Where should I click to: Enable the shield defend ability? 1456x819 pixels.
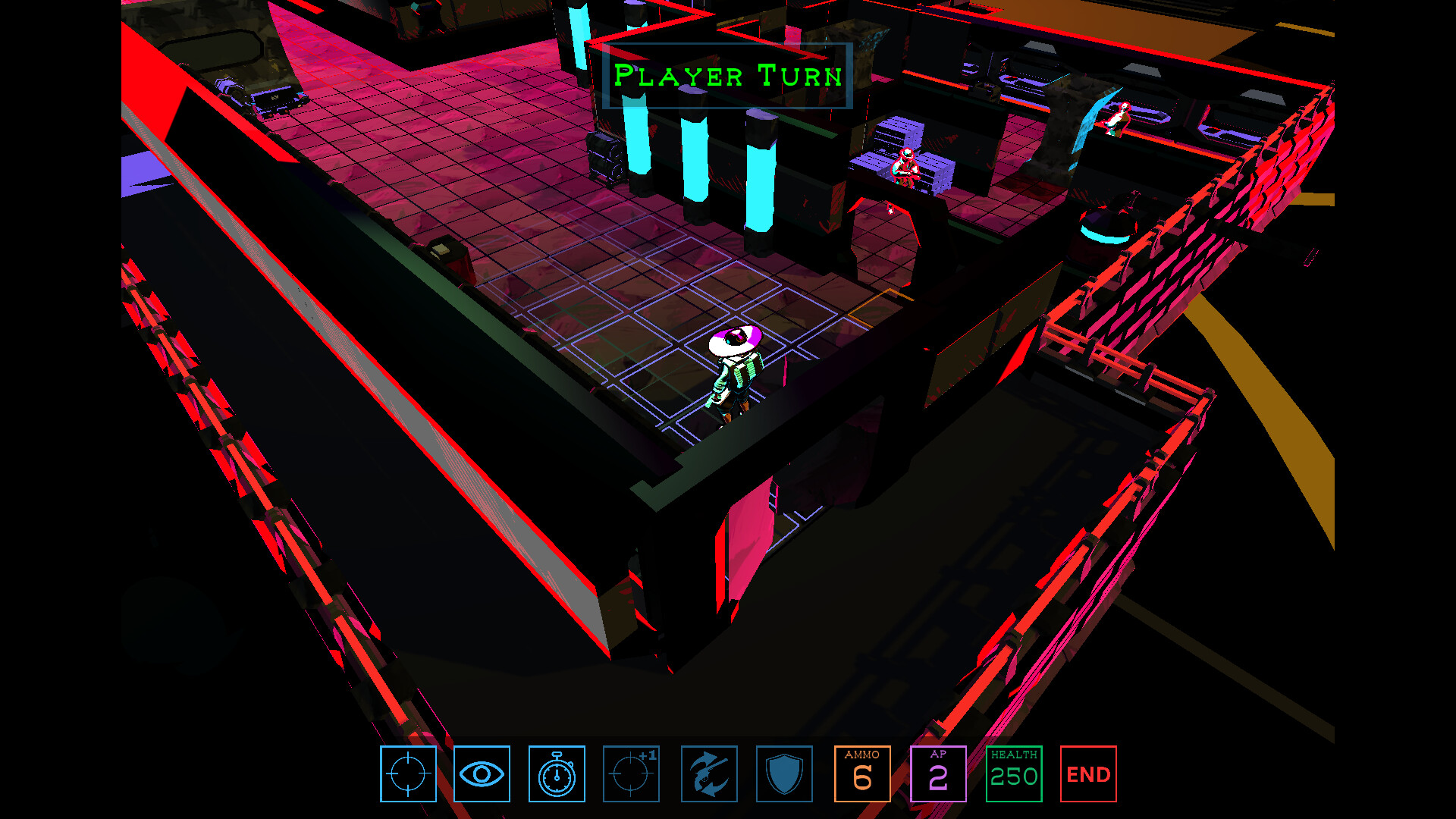tap(784, 774)
